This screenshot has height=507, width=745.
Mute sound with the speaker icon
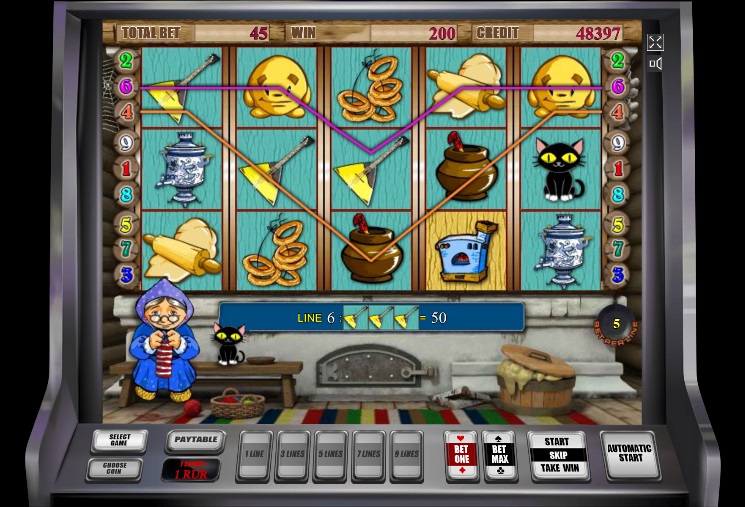pos(655,64)
